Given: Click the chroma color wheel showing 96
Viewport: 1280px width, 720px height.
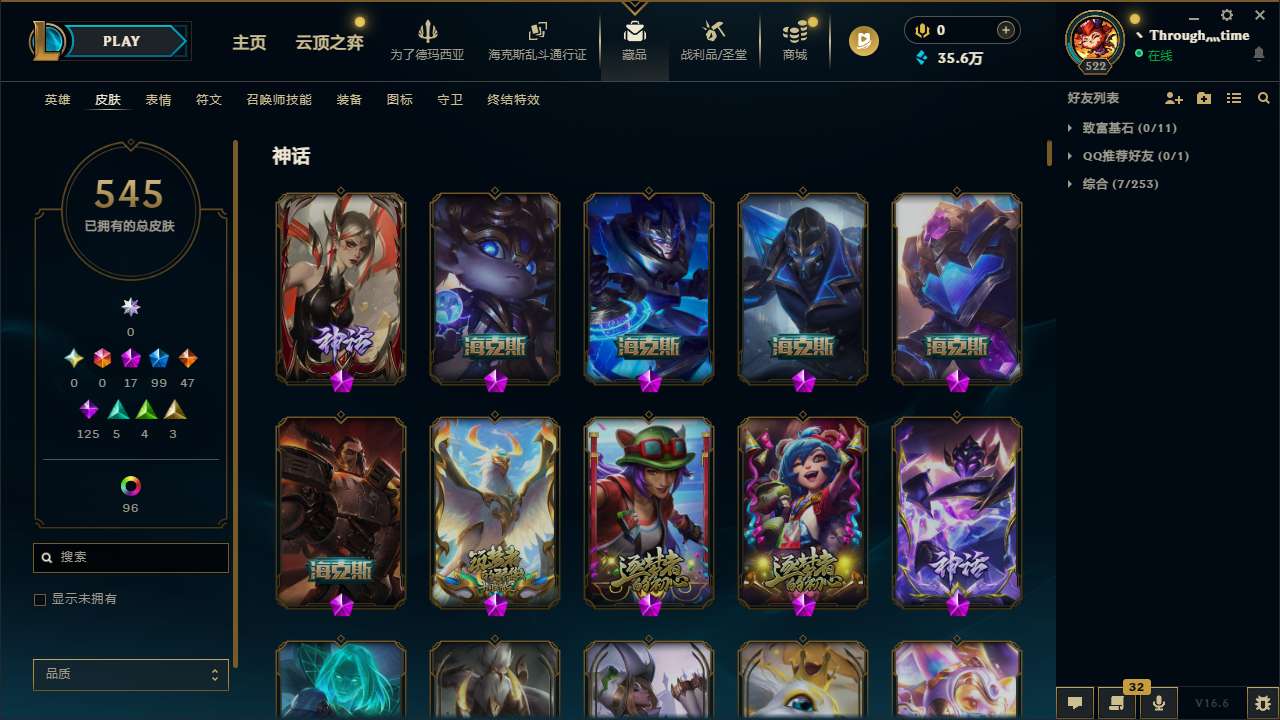Looking at the screenshot, I should (x=130, y=485).
